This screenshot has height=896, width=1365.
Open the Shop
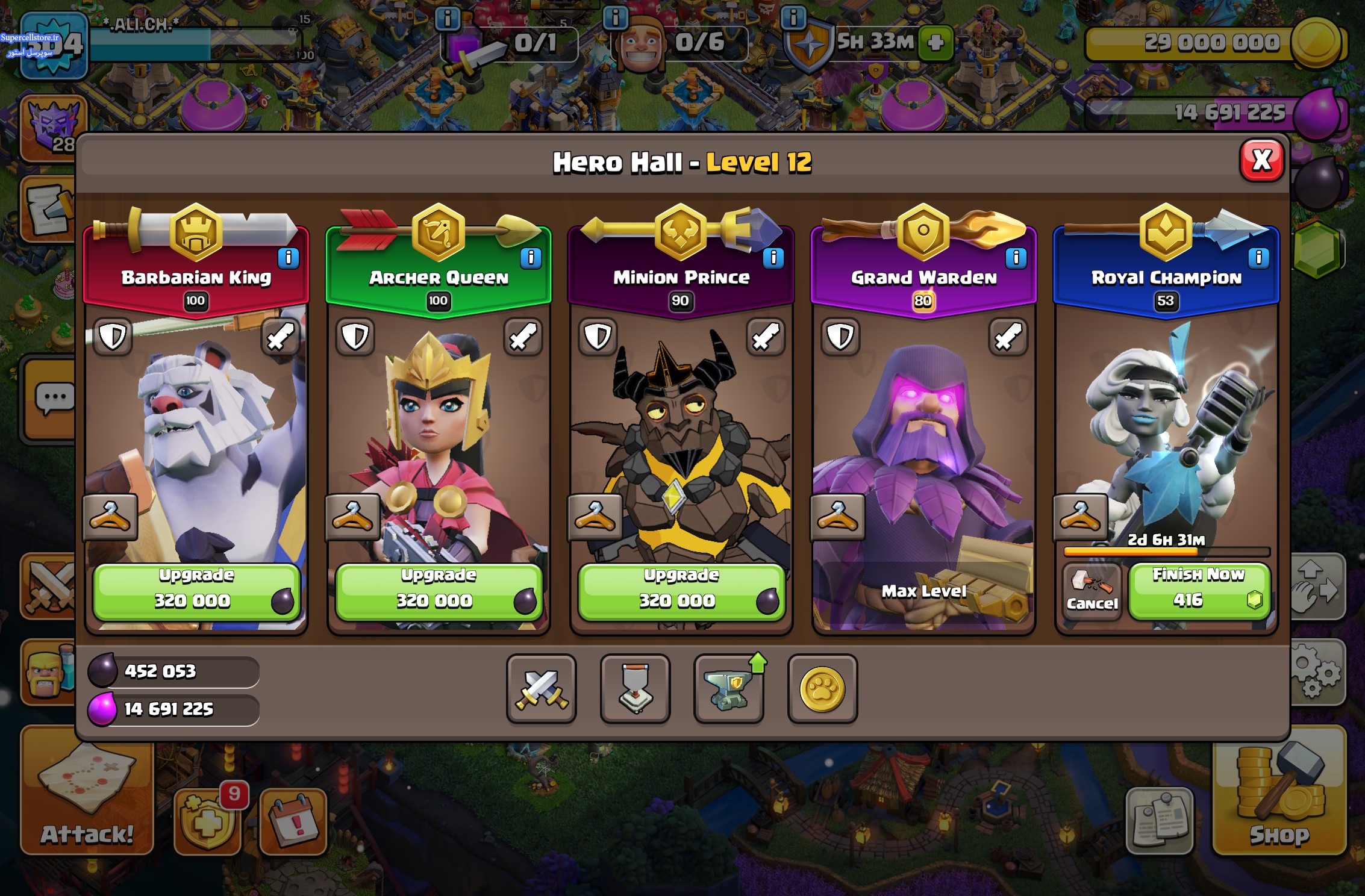click(1279, 795)
